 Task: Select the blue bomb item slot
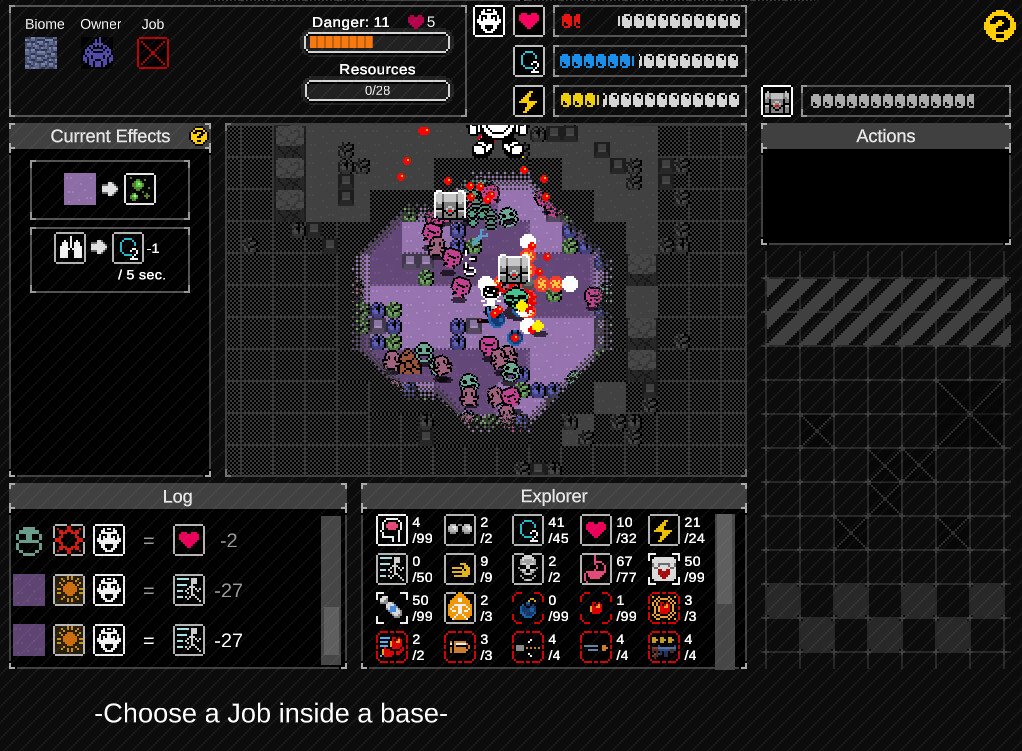[528, 607]
